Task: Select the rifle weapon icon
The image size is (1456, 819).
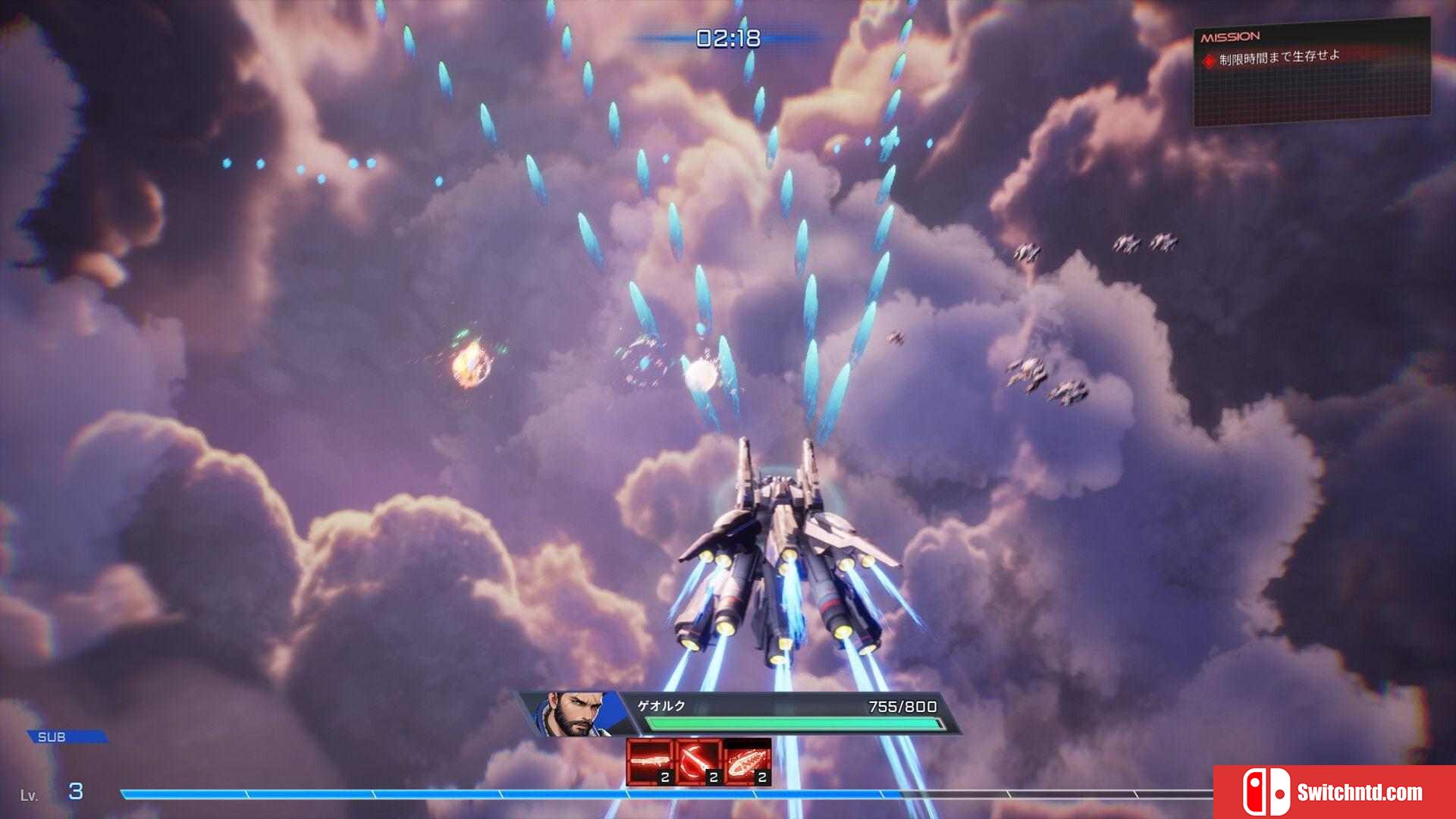Action: [x=650, y=761]
